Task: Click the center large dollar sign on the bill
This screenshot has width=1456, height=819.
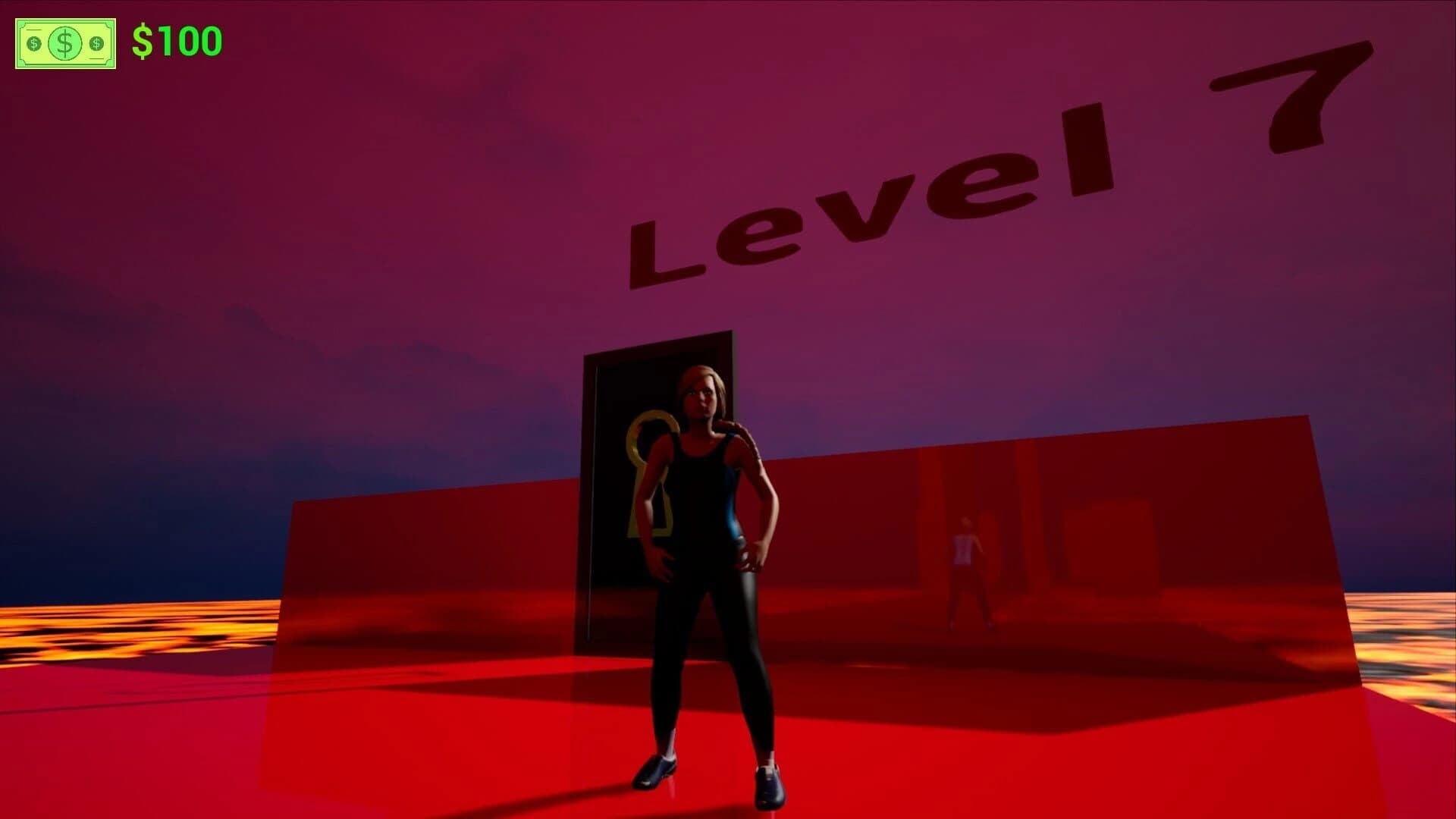Action: [x=64, y=43]
